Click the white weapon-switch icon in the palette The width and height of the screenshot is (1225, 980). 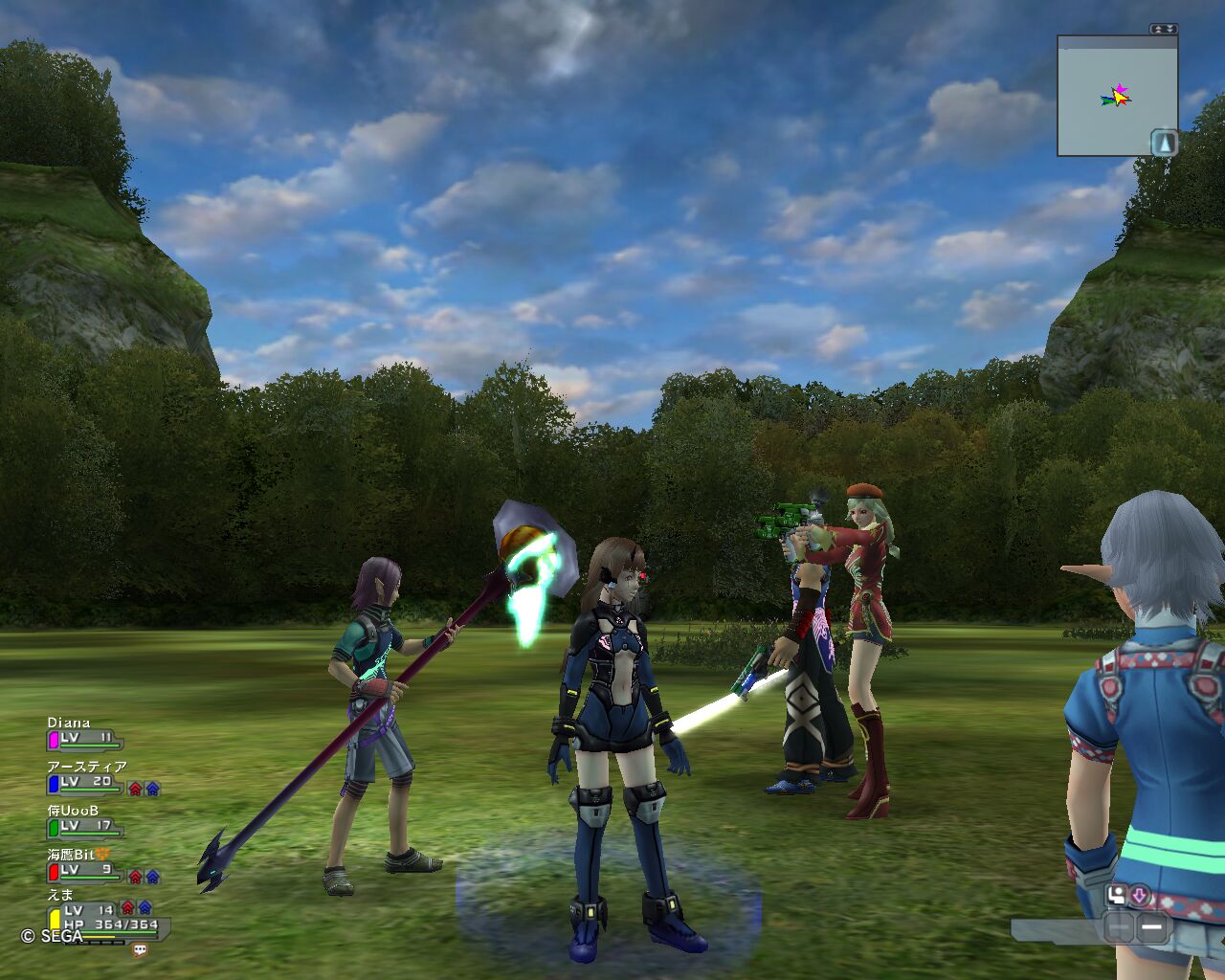tap(1117, 895)
